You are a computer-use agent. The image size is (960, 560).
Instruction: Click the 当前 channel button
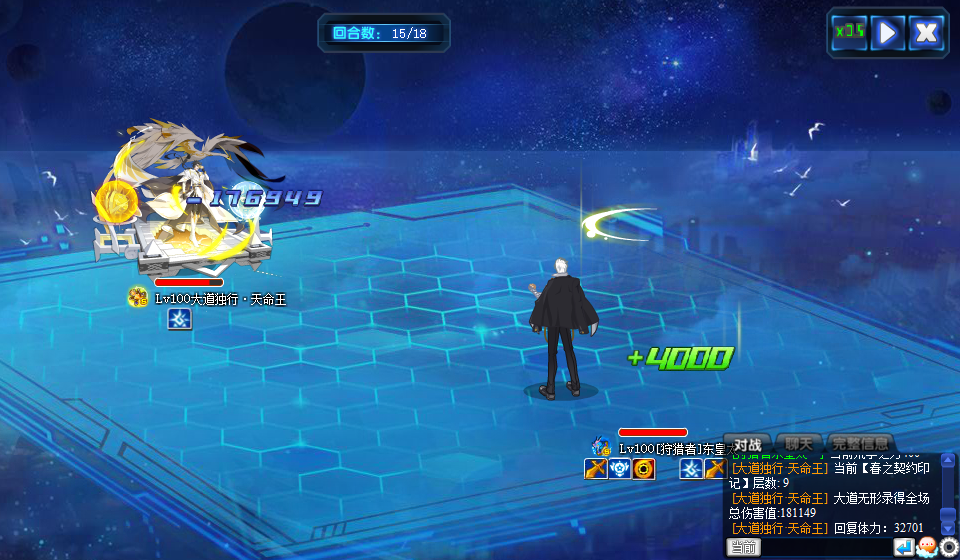click(x=743, y=547)
